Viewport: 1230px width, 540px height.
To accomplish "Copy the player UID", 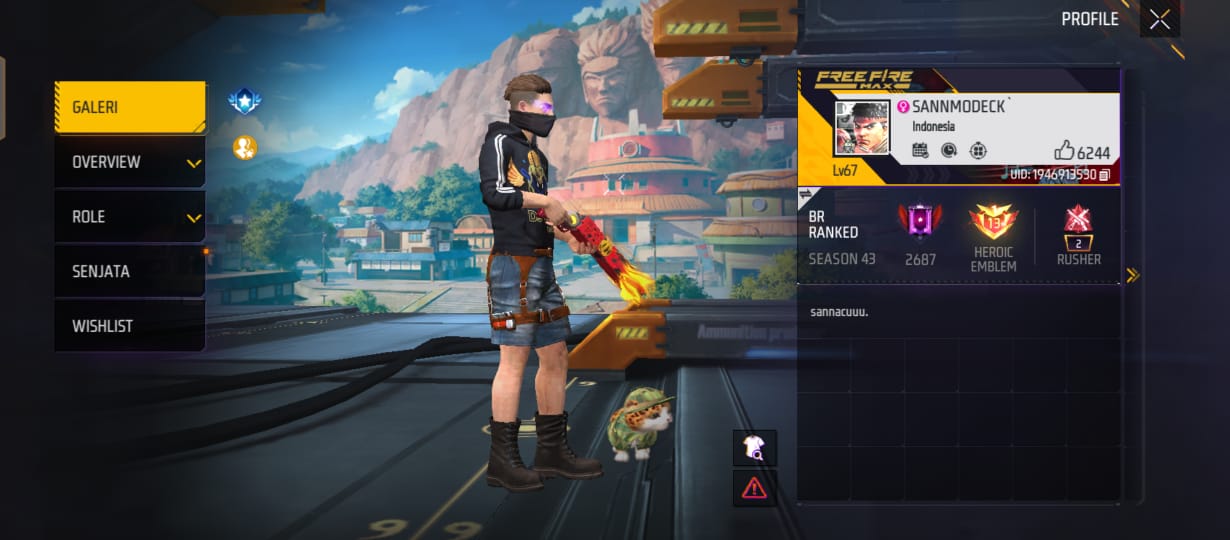I will [x=1104, y=175].
